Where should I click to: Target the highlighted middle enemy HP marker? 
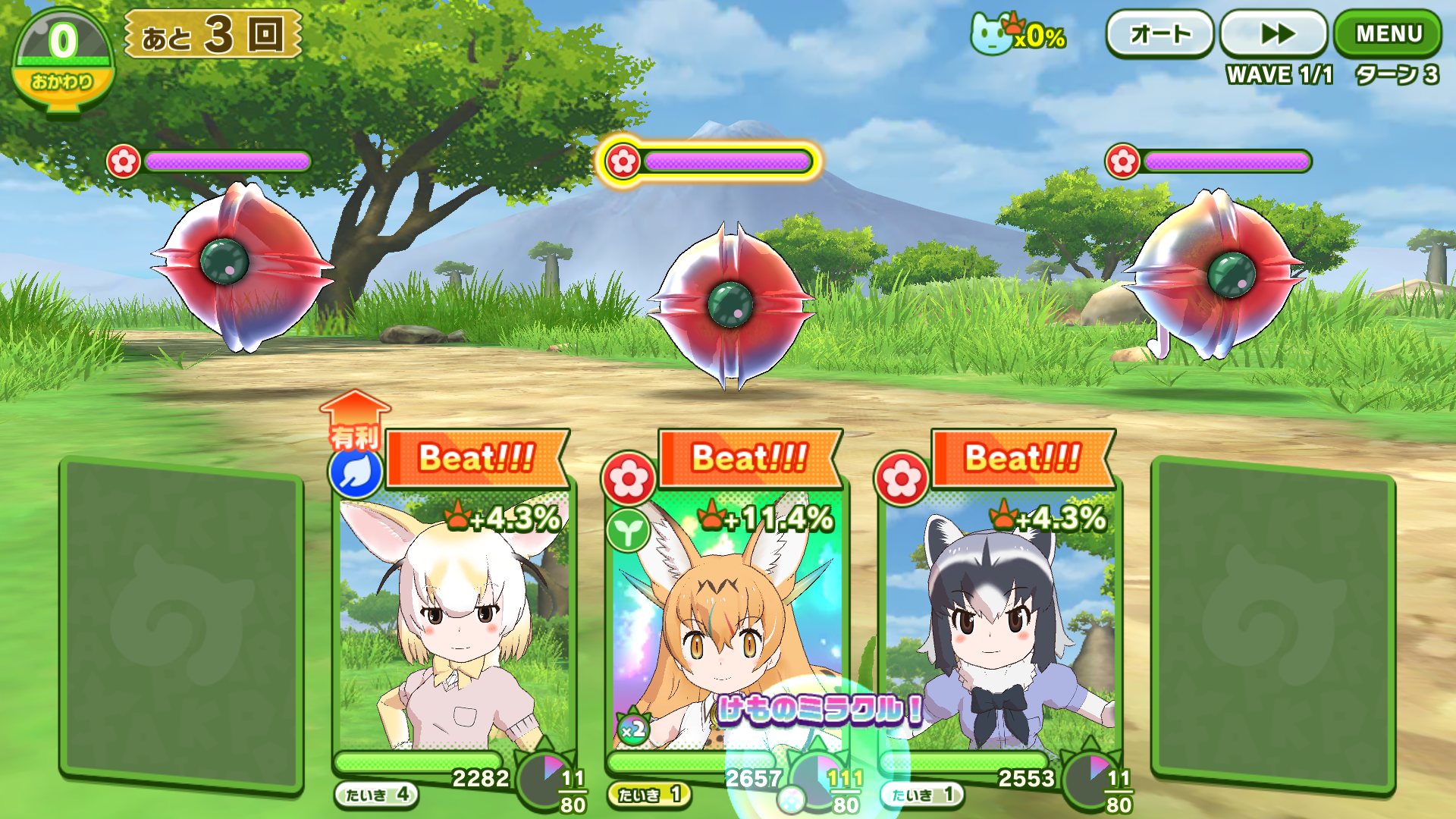click(709, 161)
